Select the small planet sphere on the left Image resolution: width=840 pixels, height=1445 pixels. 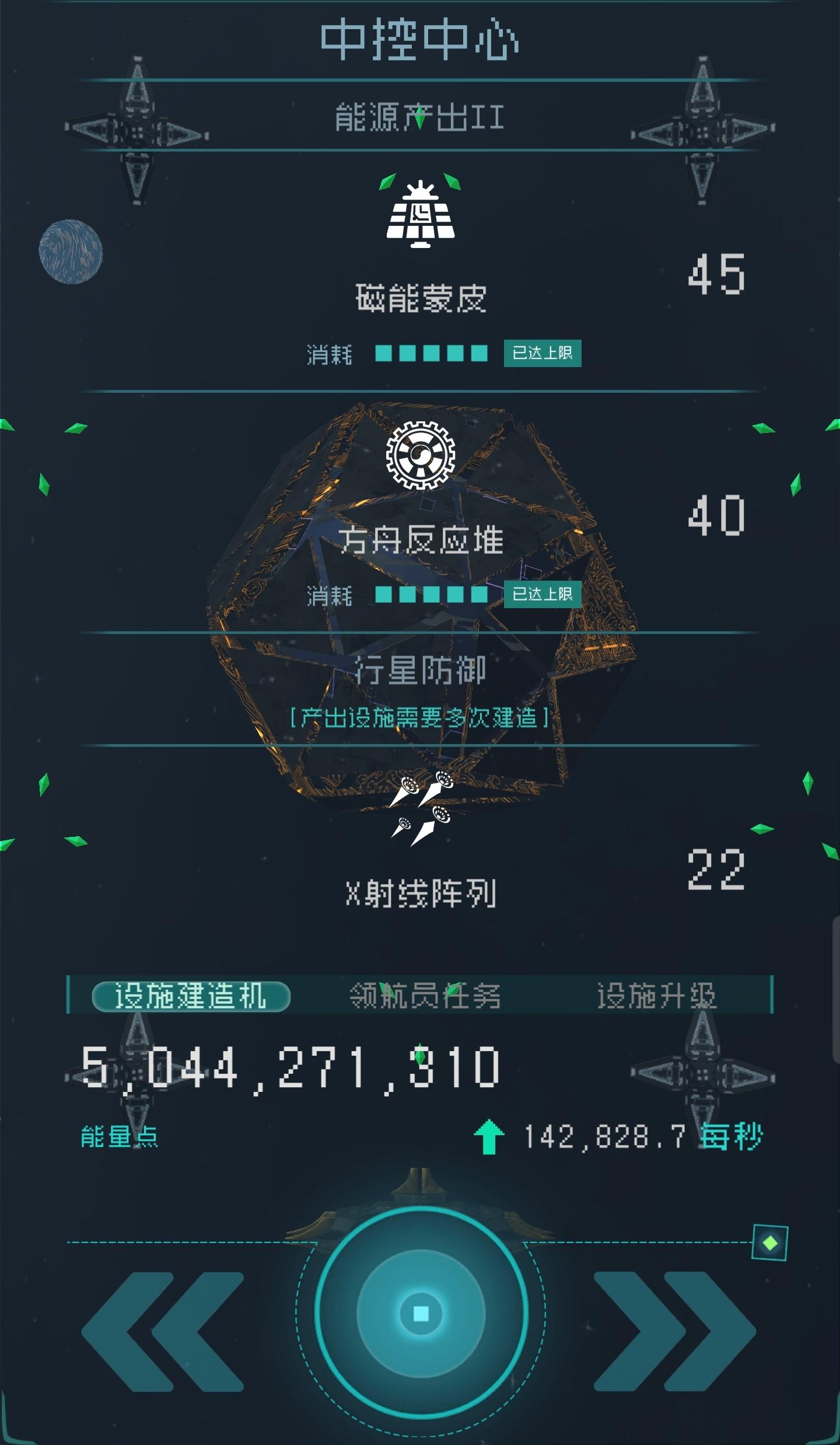pos(70,251)
